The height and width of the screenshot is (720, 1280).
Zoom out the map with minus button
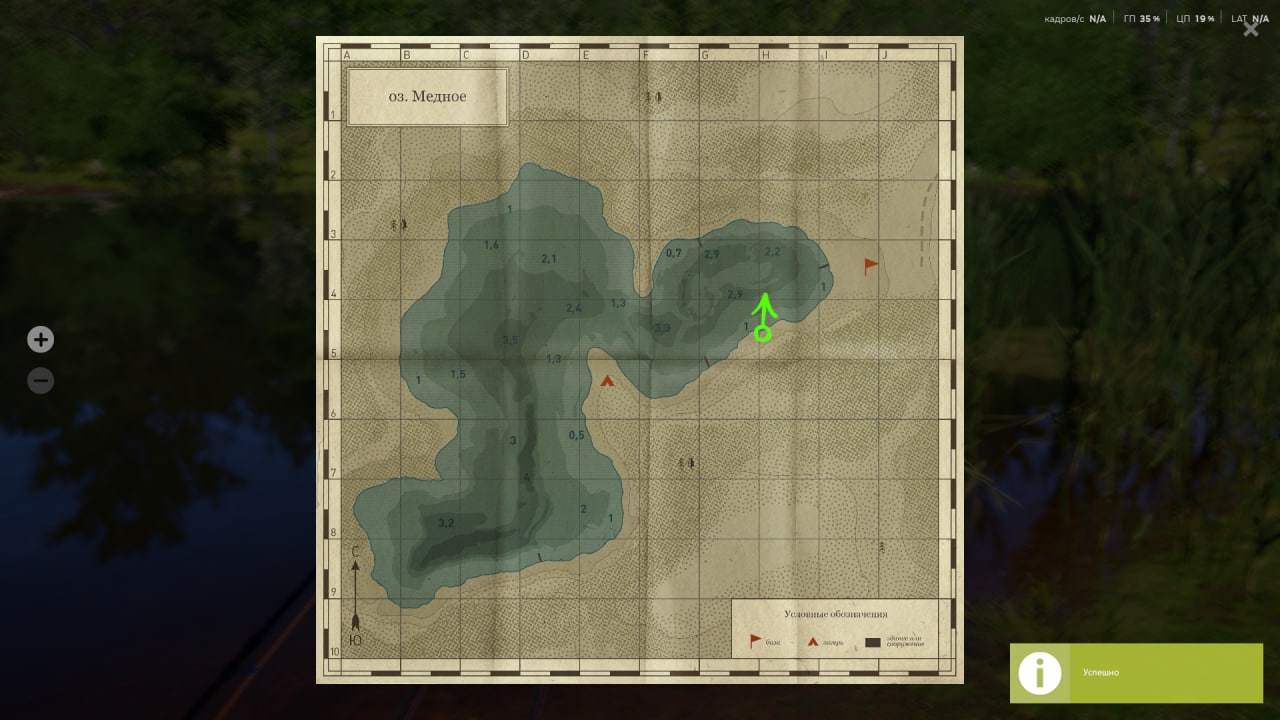pos(40,381)
